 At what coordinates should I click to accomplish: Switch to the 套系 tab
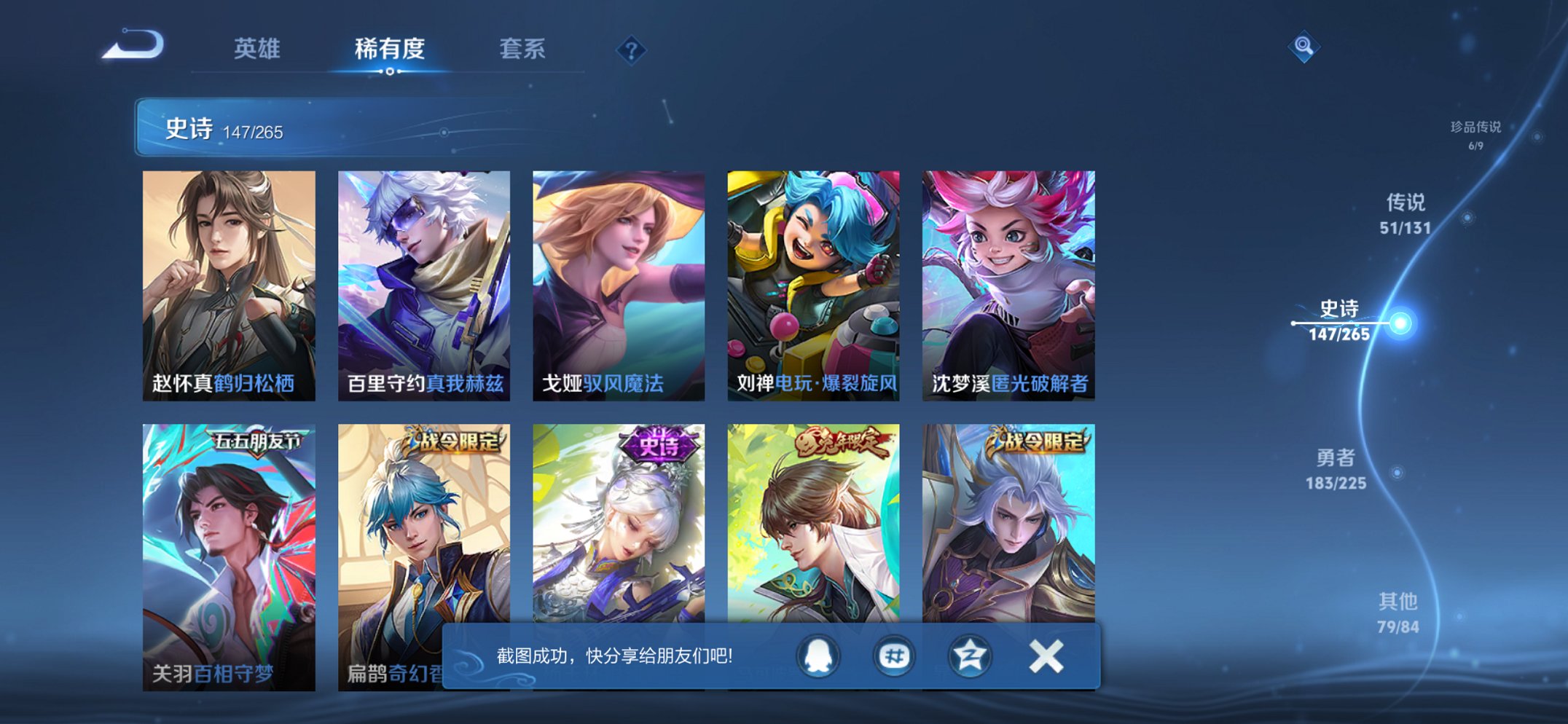coord(523,49)
